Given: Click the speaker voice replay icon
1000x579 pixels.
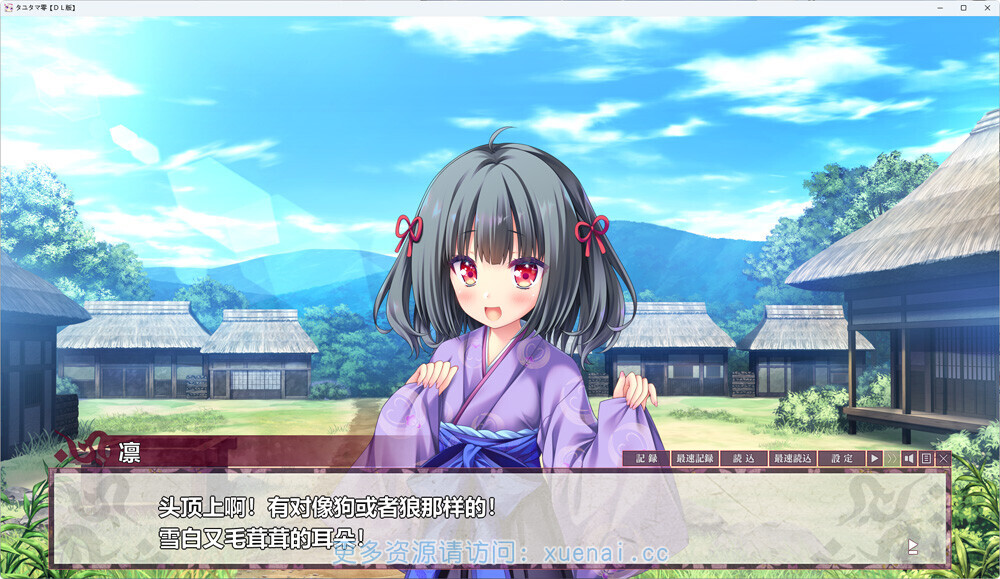Looking at the screenshot, I should click(909, 458).
